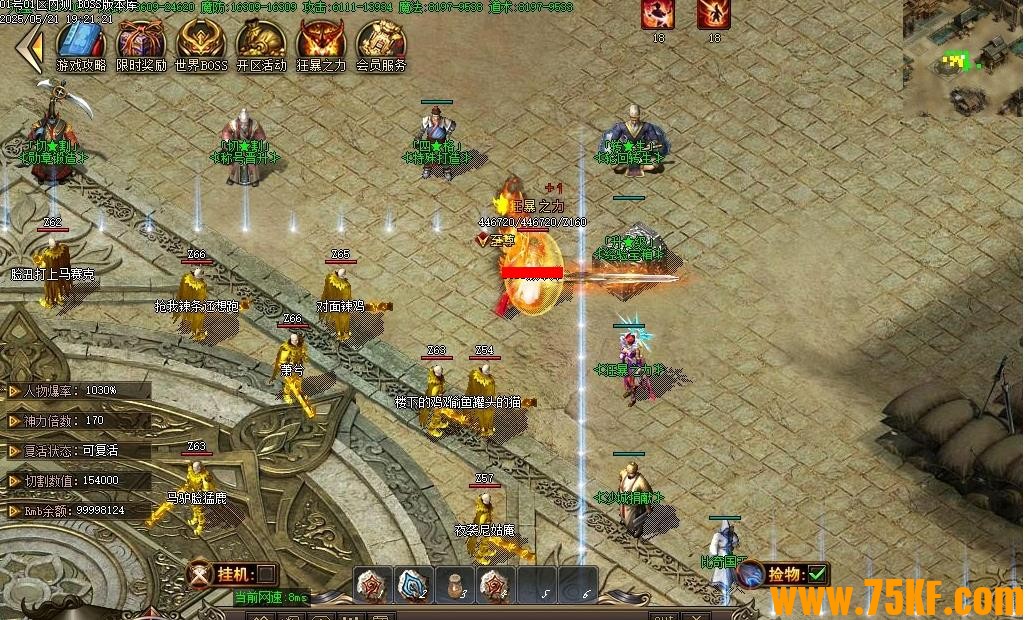Use the blue rune in hotbar slot 2
1028x620 pixels.
(414, 584)
